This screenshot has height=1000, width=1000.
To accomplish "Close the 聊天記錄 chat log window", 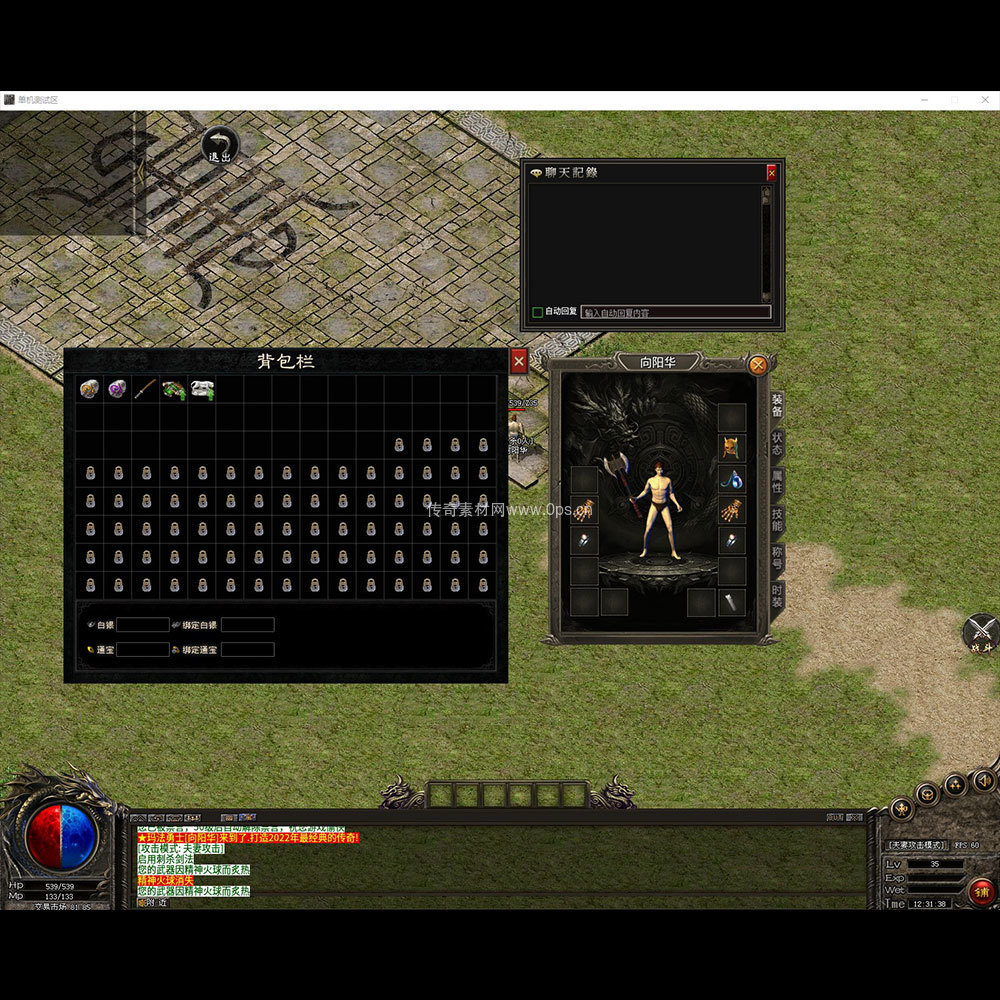I will [771, 173].
